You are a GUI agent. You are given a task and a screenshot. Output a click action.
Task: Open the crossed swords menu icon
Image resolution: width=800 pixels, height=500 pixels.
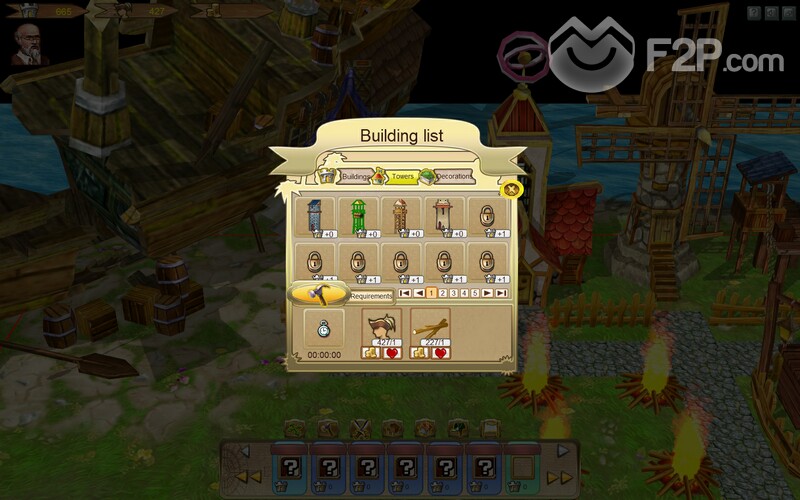(x=358, y=429)
